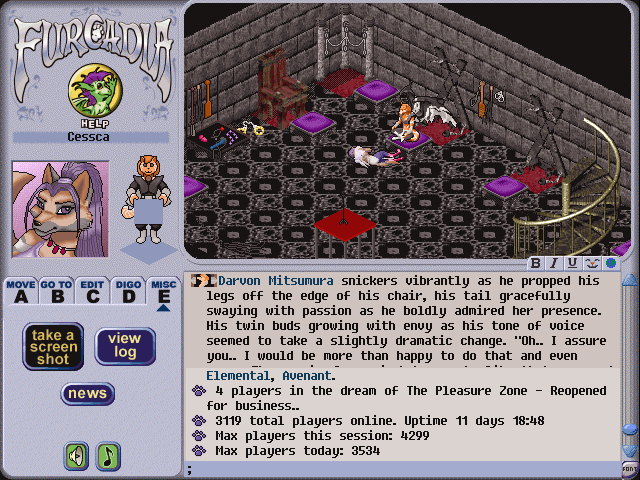640x480 pixels.
Task: Click Cessca's character portrait
Action: [46, 208]
